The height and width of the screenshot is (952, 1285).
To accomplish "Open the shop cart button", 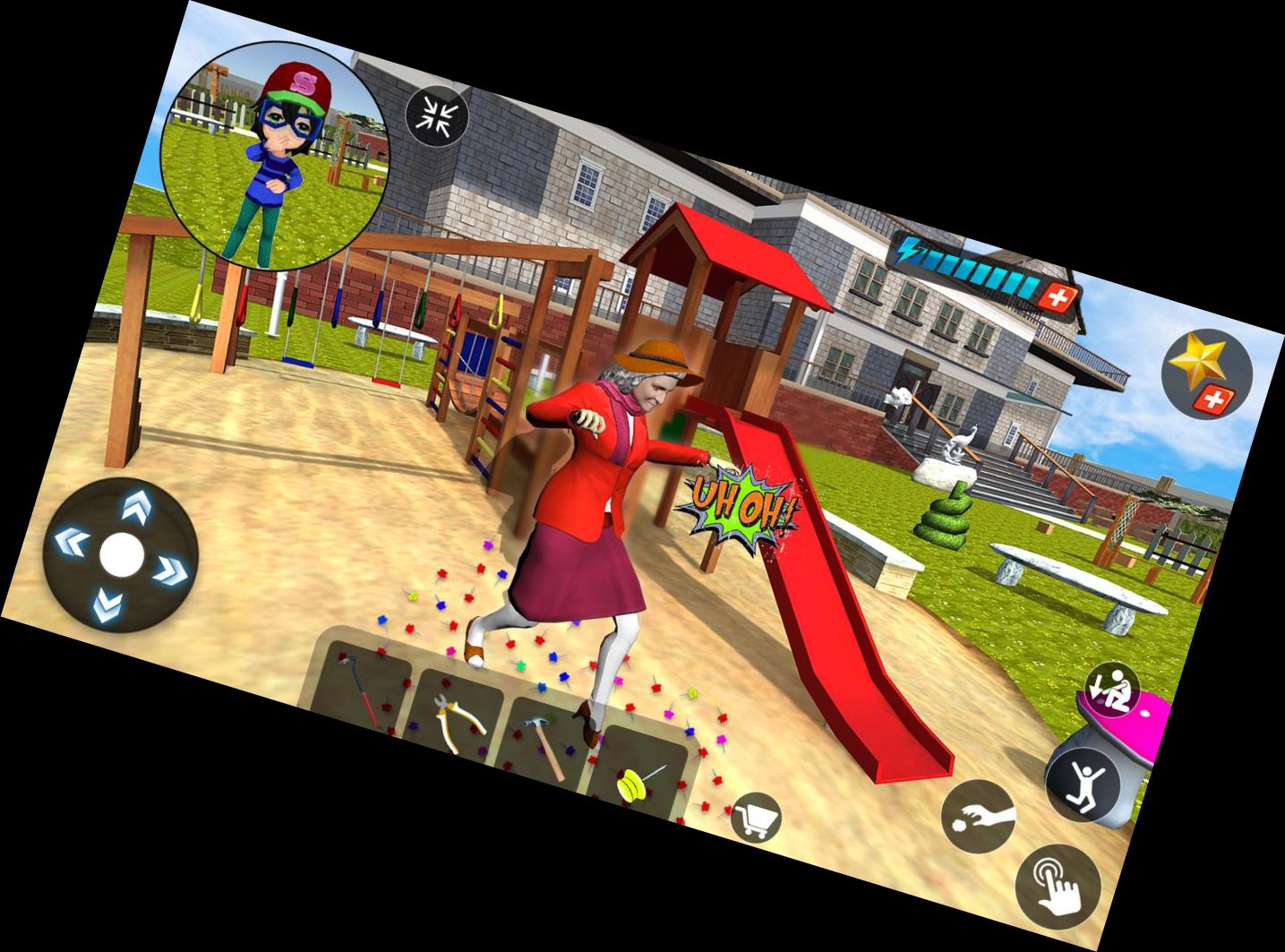I will [755, 818].
